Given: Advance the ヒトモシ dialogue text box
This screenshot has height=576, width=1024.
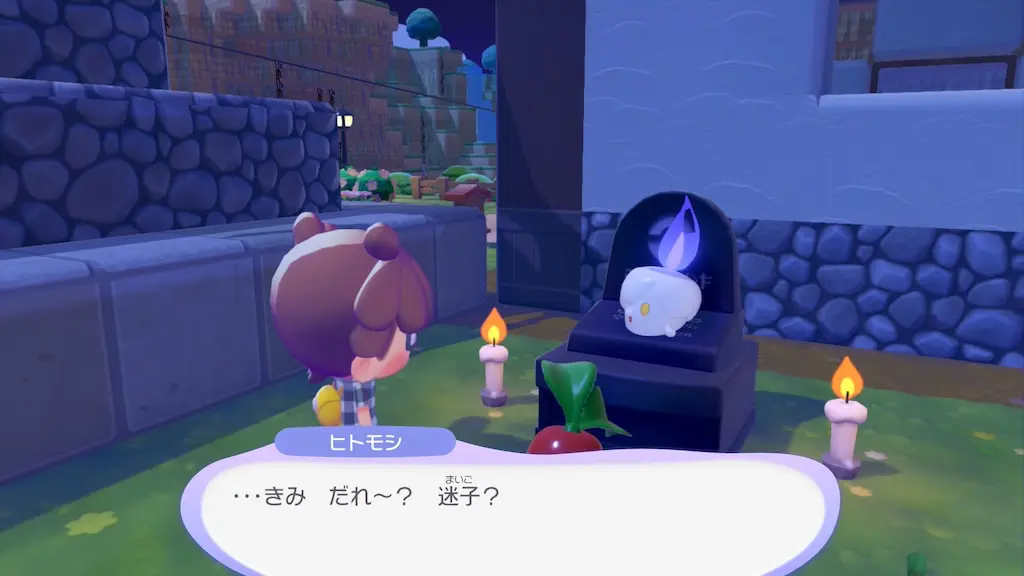Looking at the screenshot, I should 510,513.
